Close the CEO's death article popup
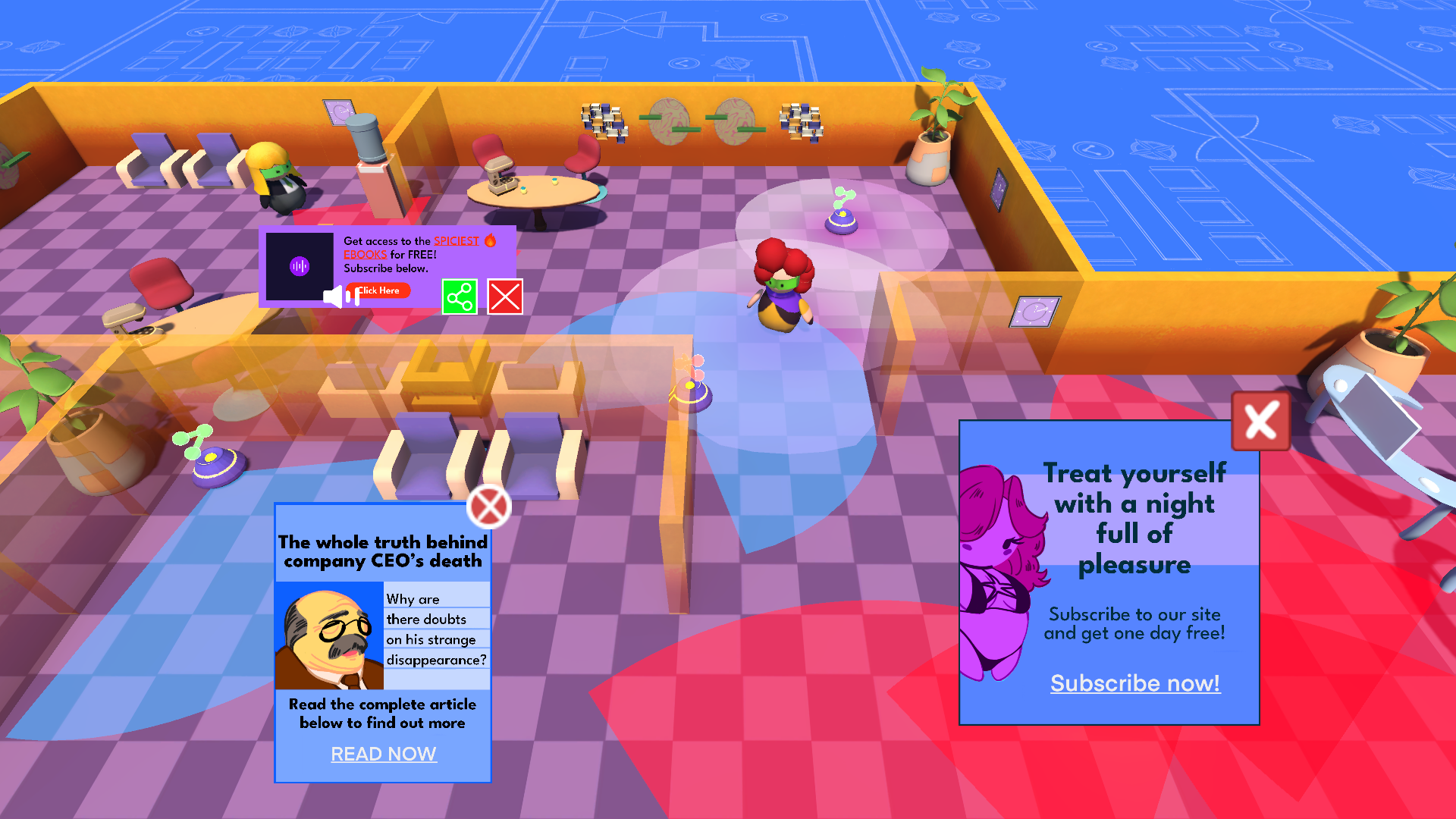 (x=489, y=507)
